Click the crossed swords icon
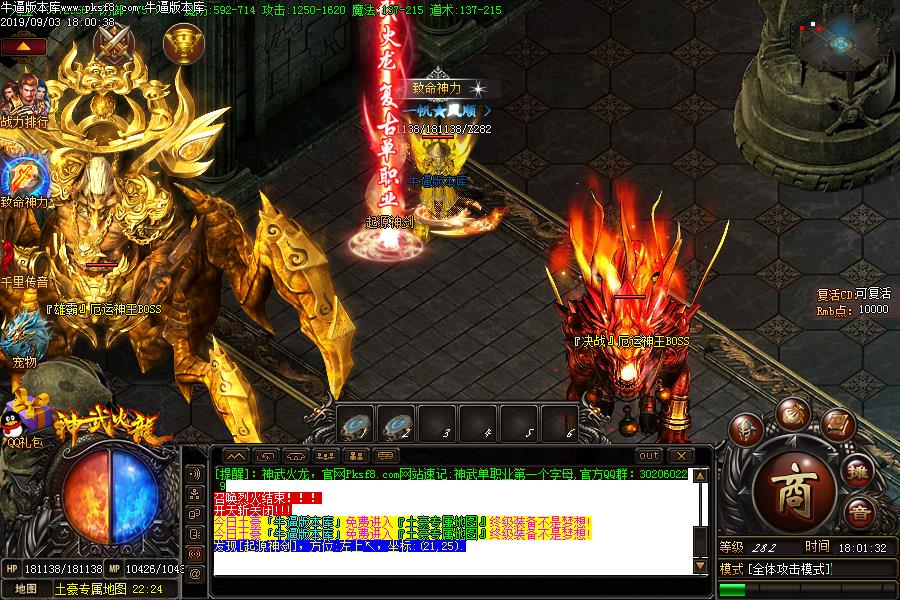The width and height of the screenshot is (900, 600). (114, 43)
